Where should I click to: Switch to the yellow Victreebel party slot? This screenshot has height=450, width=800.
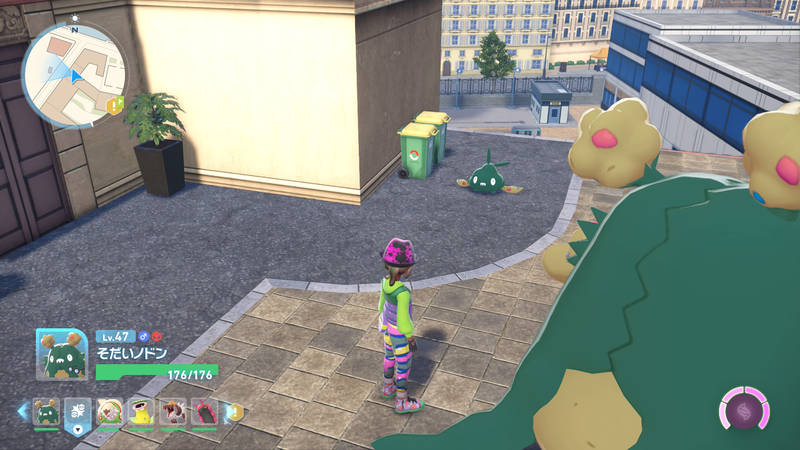point(141,411)
